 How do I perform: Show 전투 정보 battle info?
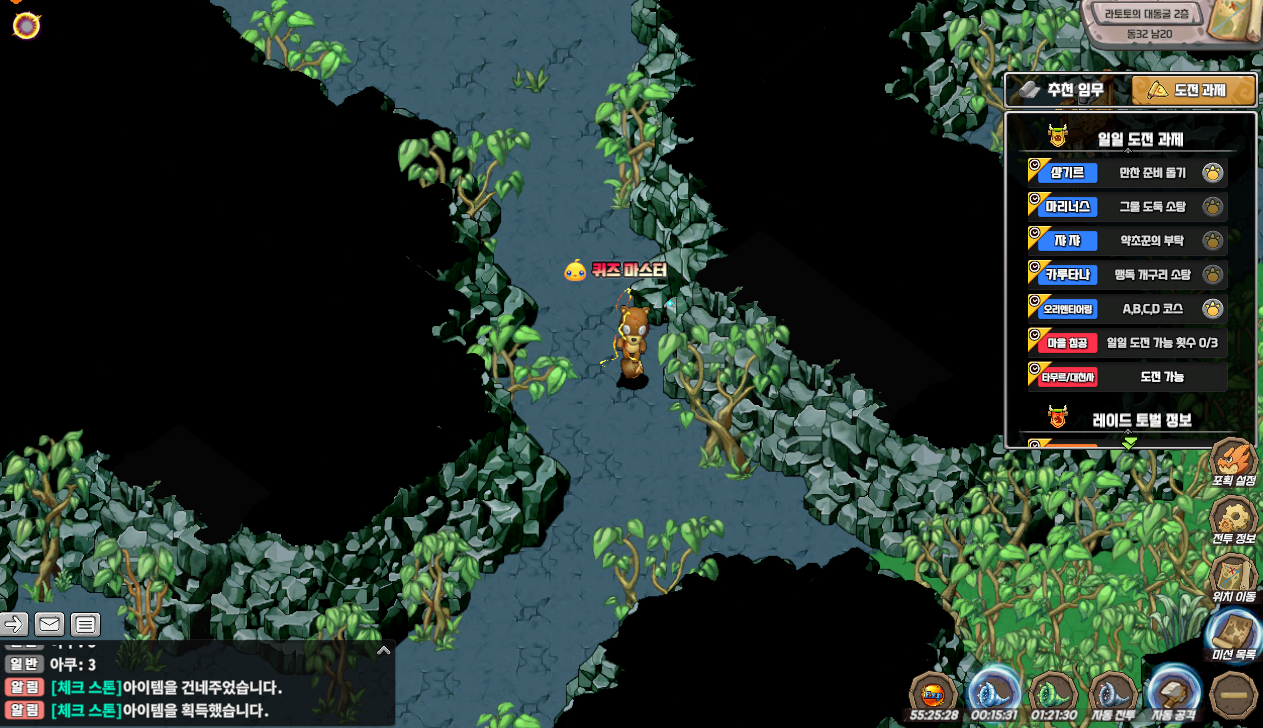point(1233,520)
